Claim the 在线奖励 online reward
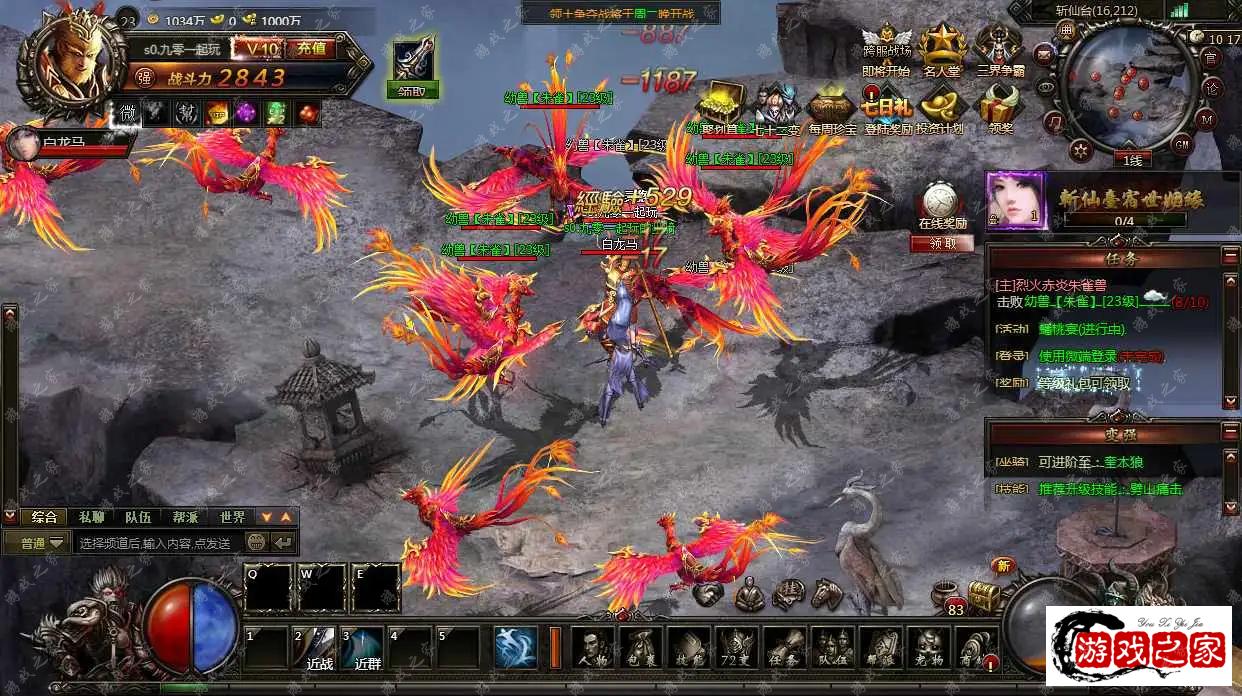1242x696 pixels. click(x=940, y=243)
